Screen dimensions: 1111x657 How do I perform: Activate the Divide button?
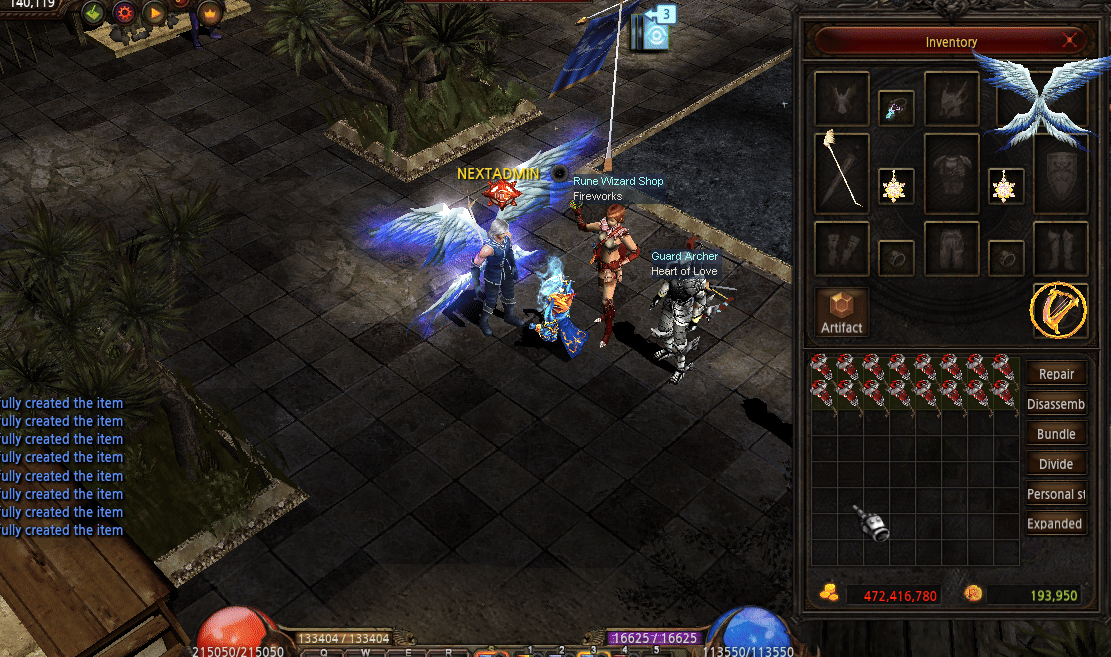pos(1056,464)
